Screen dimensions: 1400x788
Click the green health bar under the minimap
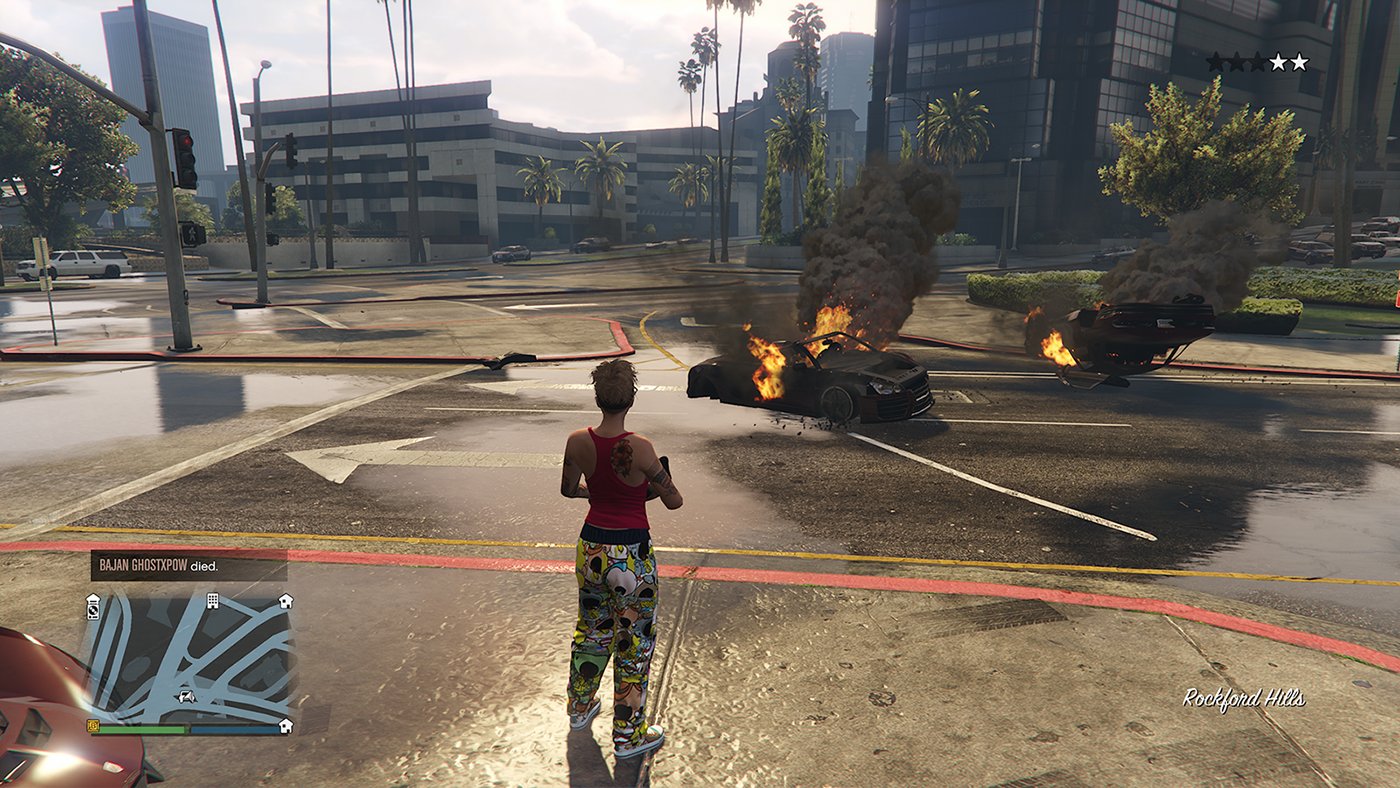click(x=142, y=729)
